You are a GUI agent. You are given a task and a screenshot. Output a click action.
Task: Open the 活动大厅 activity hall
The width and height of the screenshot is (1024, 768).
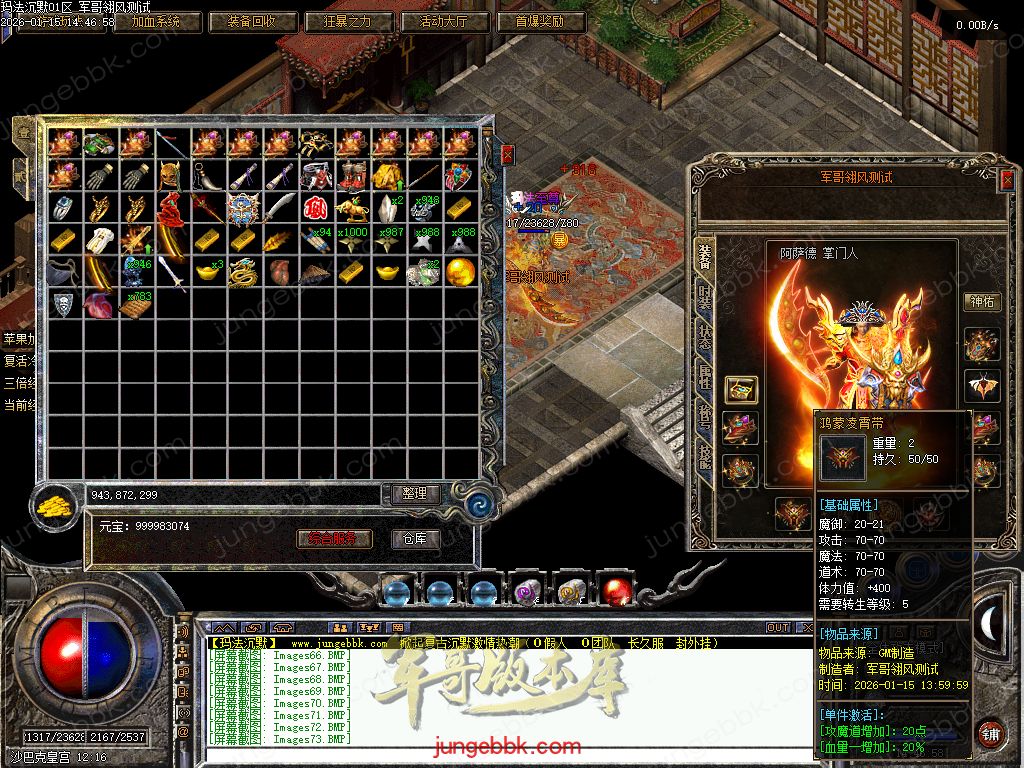tap(445, 21)
